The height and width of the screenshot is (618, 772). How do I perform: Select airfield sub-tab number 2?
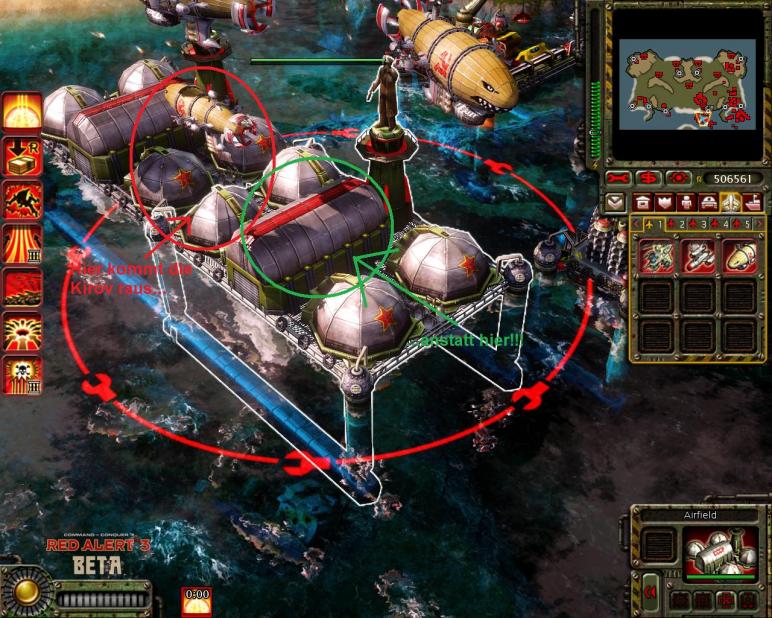(x=676, y=224)
